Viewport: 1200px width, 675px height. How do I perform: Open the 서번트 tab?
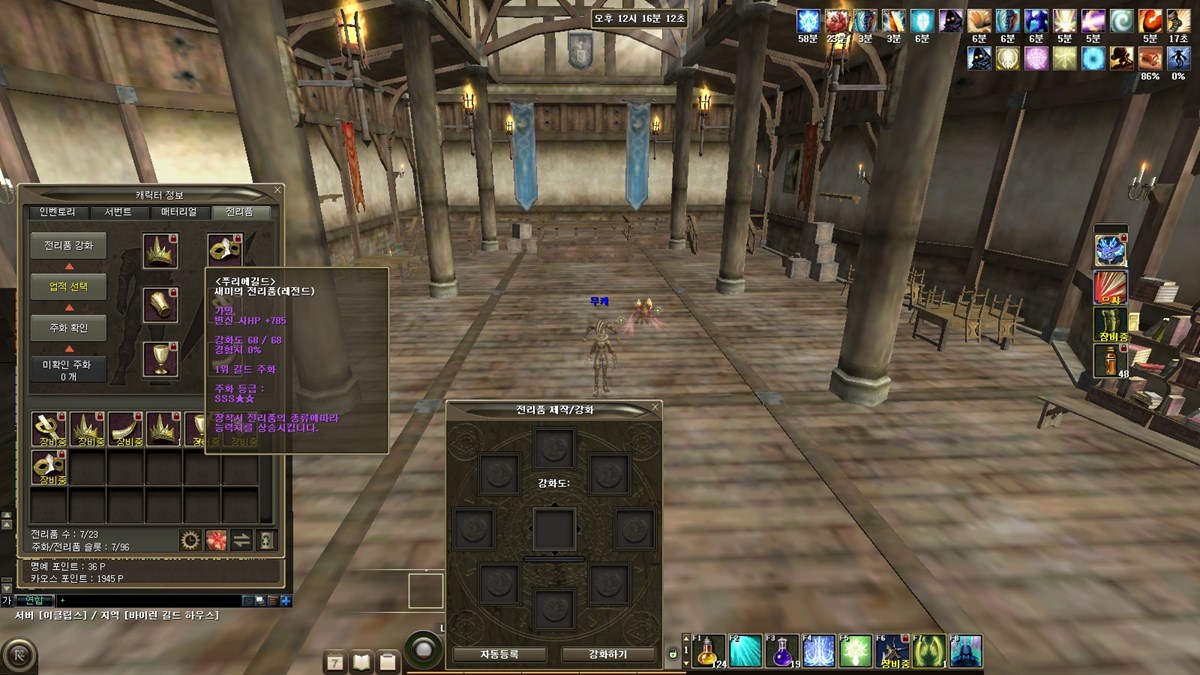(118, 212)
